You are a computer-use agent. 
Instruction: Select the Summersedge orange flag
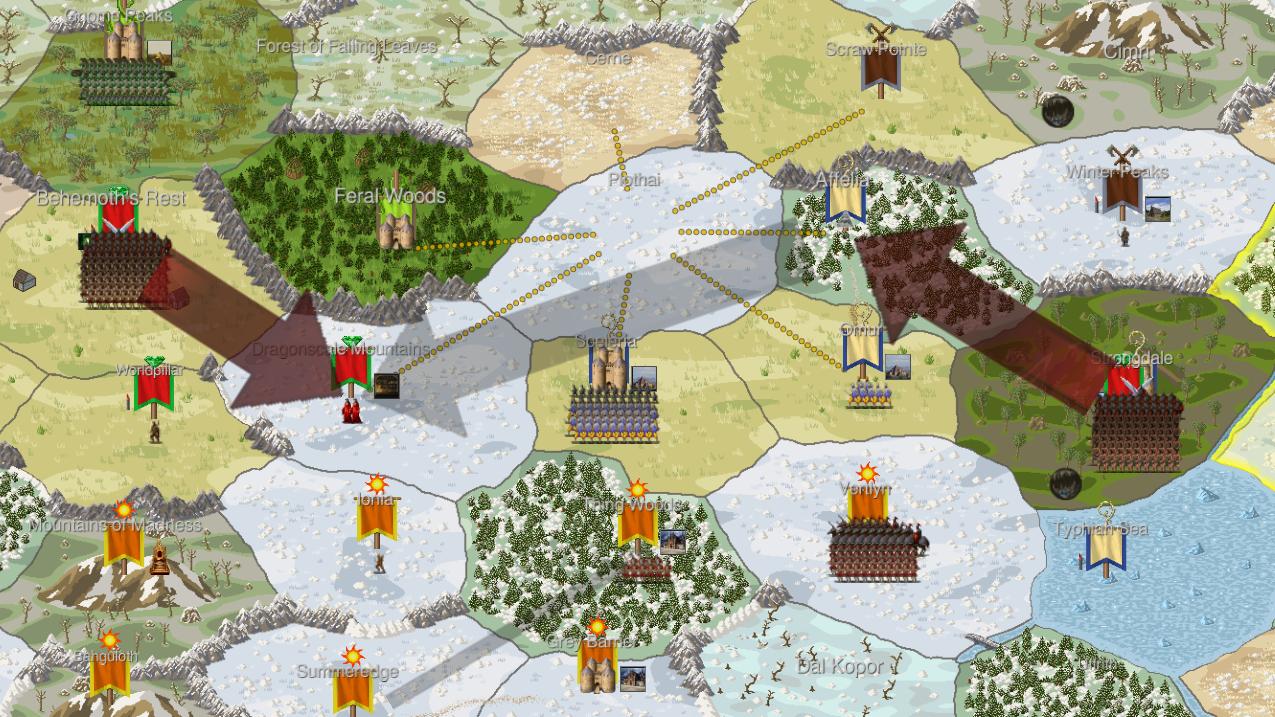click(x=352, y=688)
